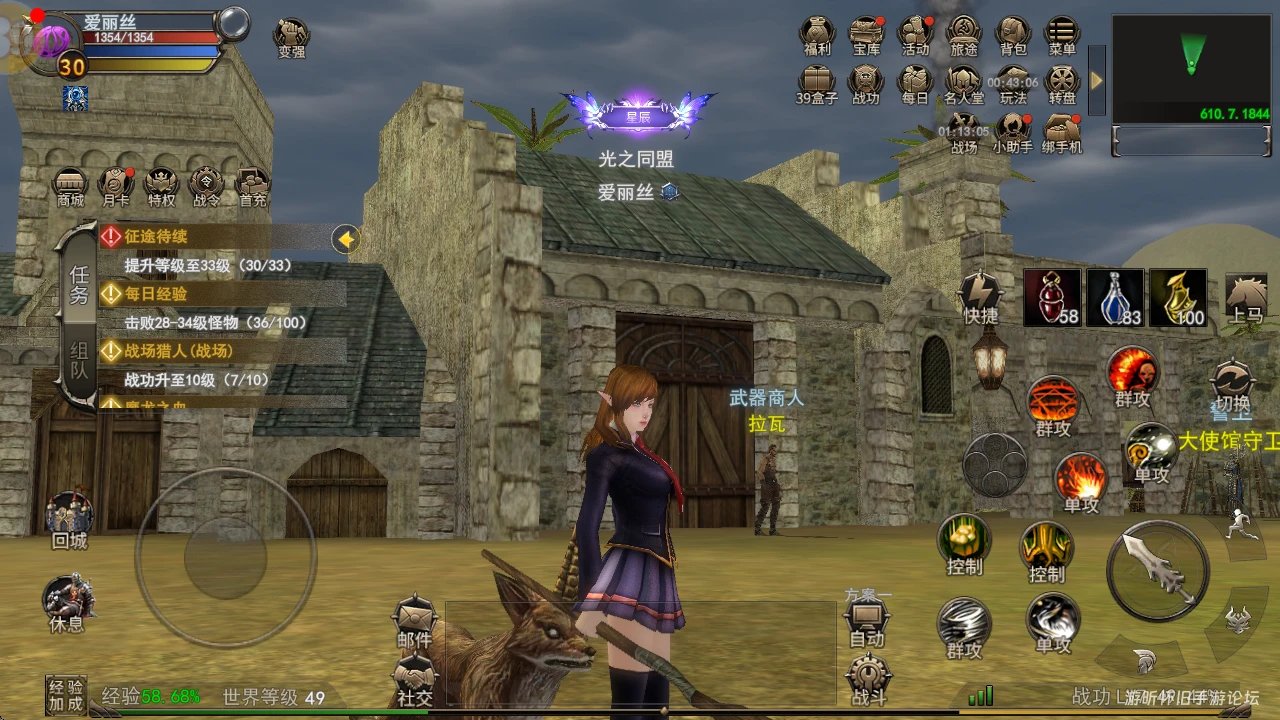The width and height of the screenshot is (1280, 720).
Task: Open the 菜单 main menu
Action: [1061, 35]
